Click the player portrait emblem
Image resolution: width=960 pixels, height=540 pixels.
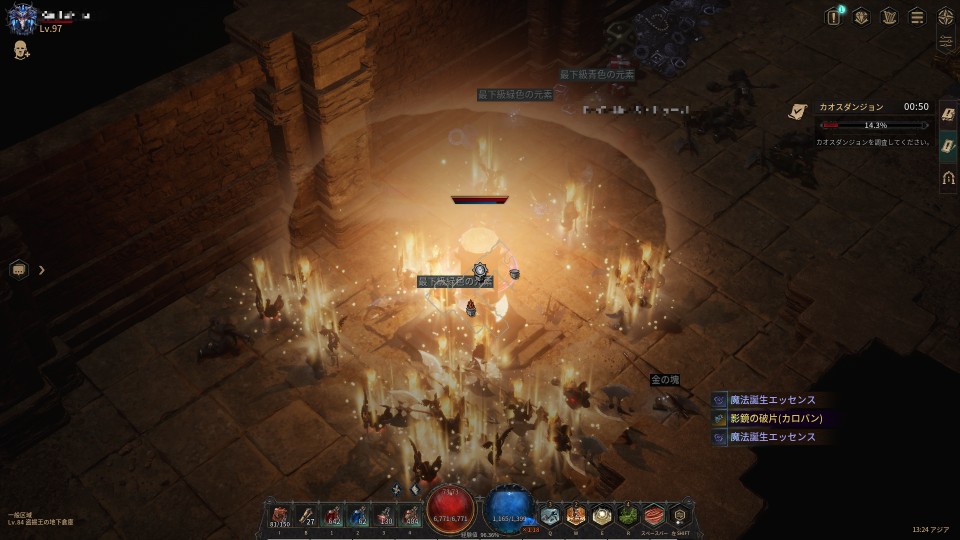(22, 19)
